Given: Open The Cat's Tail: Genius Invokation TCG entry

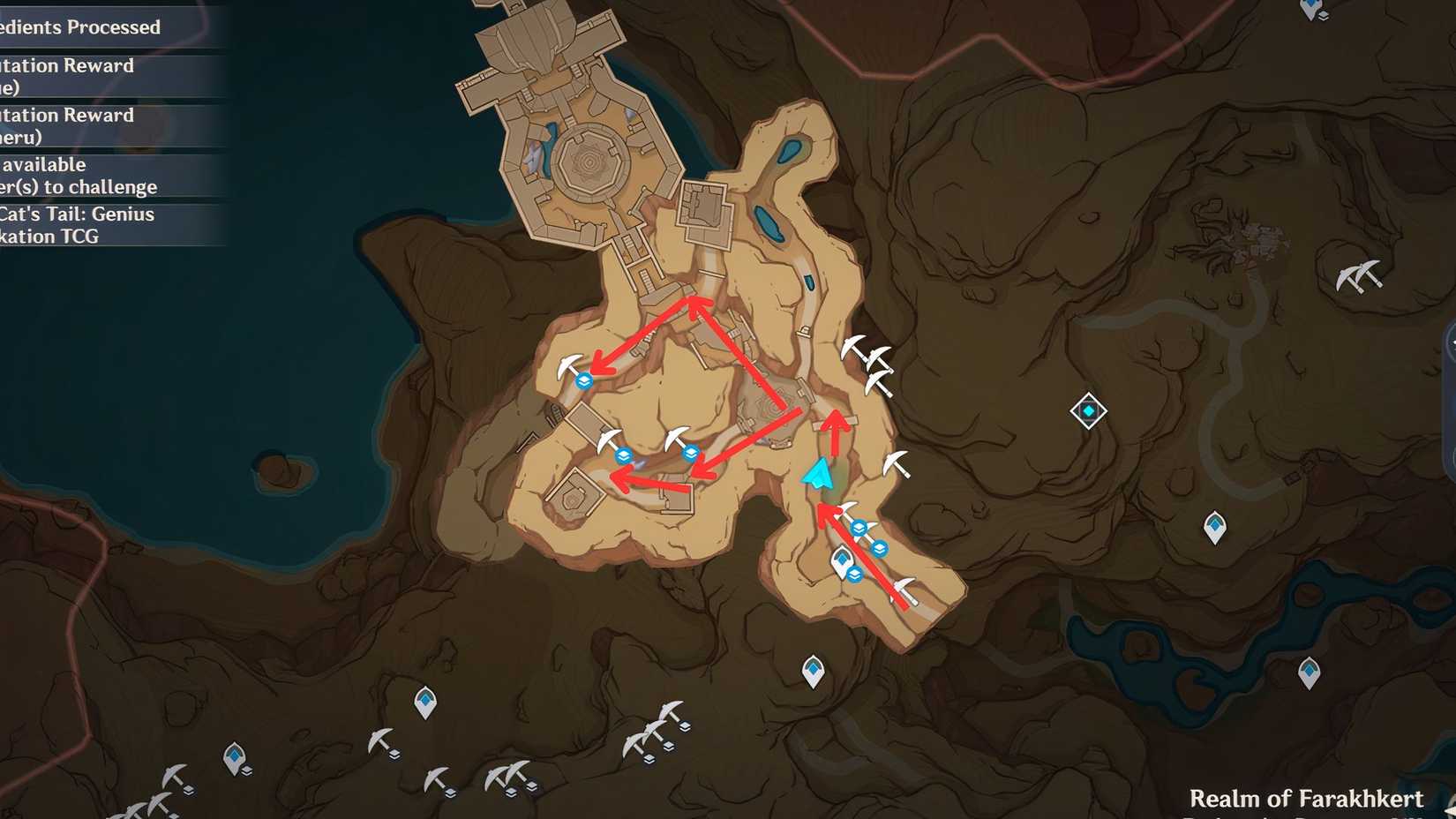Looking at the screenshot, I should [79, 225].
